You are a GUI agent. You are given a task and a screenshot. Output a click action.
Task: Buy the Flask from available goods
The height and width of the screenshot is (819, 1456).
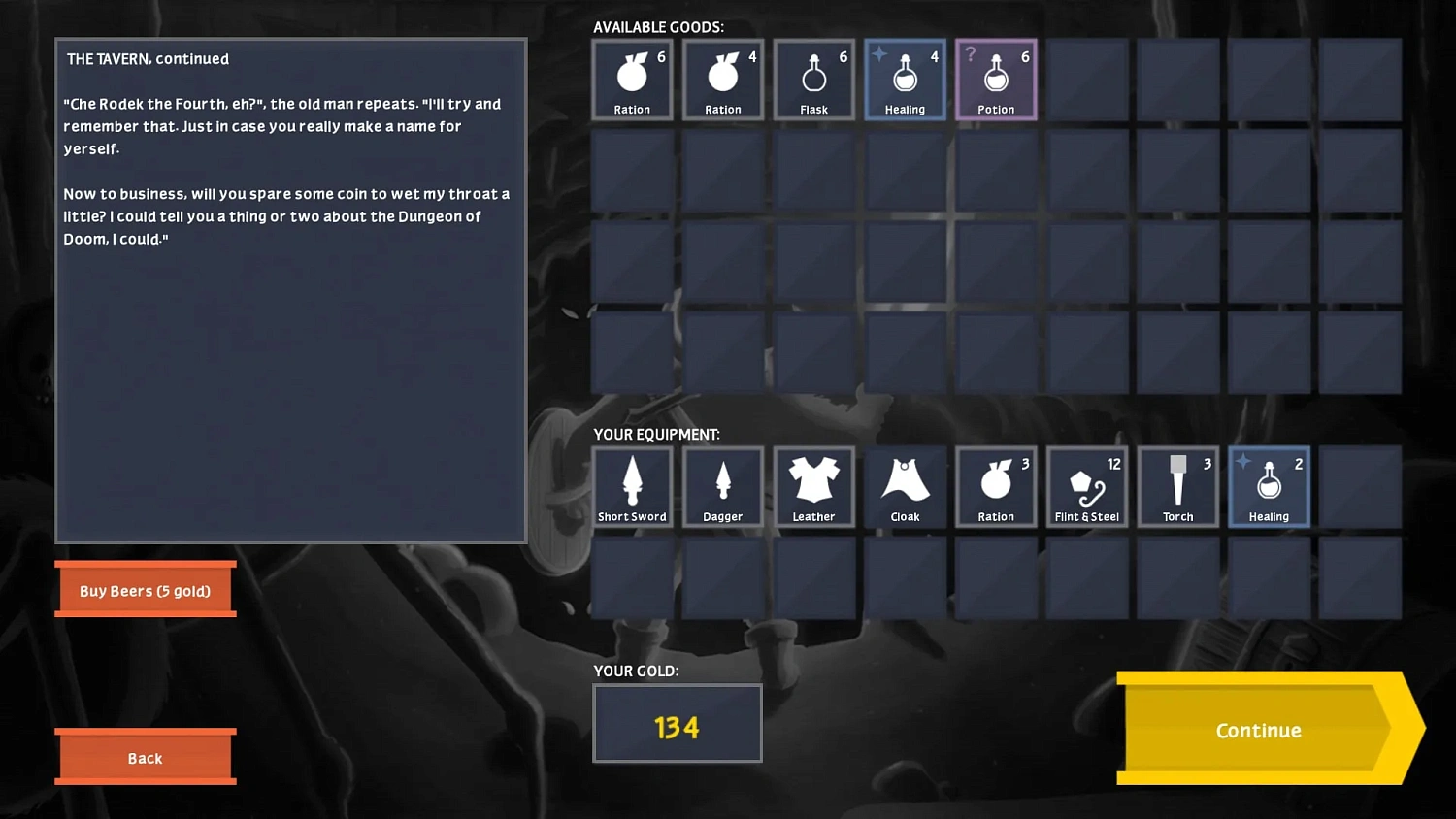tap(814, 80)
